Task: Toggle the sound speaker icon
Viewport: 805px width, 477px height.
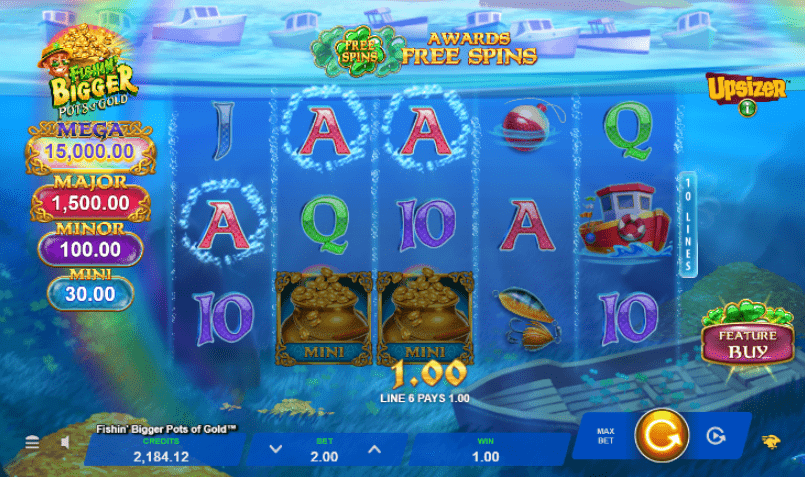Action: pyautogui.click(x=65, y=442)
